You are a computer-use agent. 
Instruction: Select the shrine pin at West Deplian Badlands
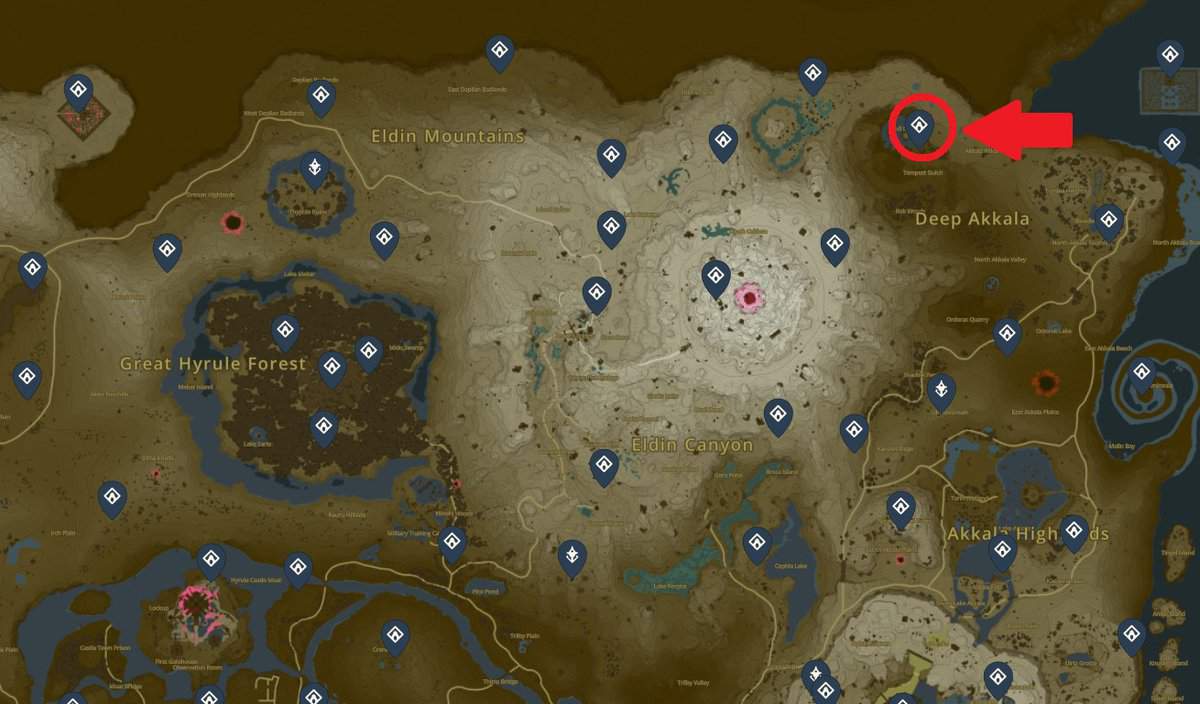pos(321,97)
